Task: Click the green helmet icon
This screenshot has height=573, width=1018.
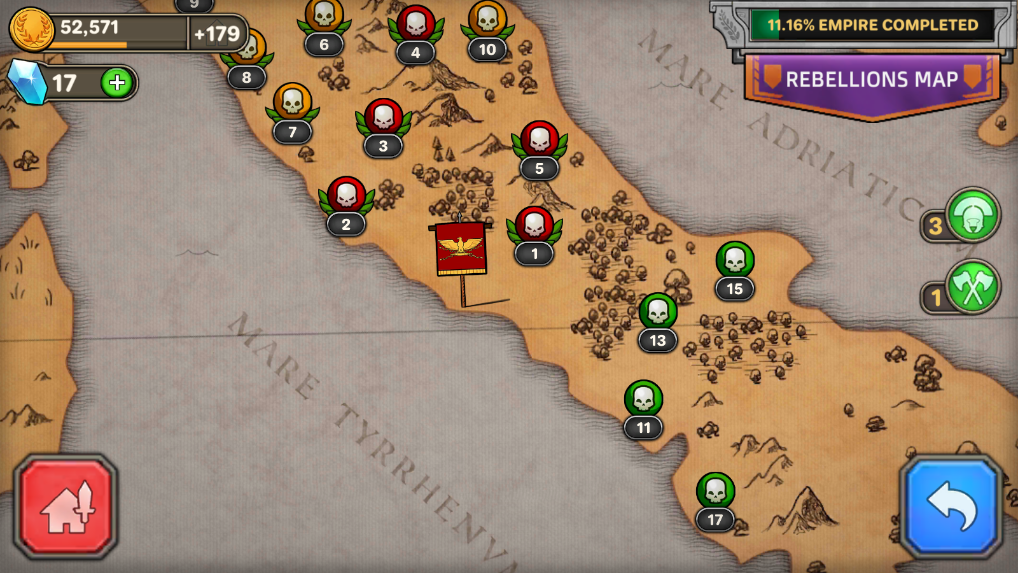Action: pyautogui.click(x=972, y=214)
